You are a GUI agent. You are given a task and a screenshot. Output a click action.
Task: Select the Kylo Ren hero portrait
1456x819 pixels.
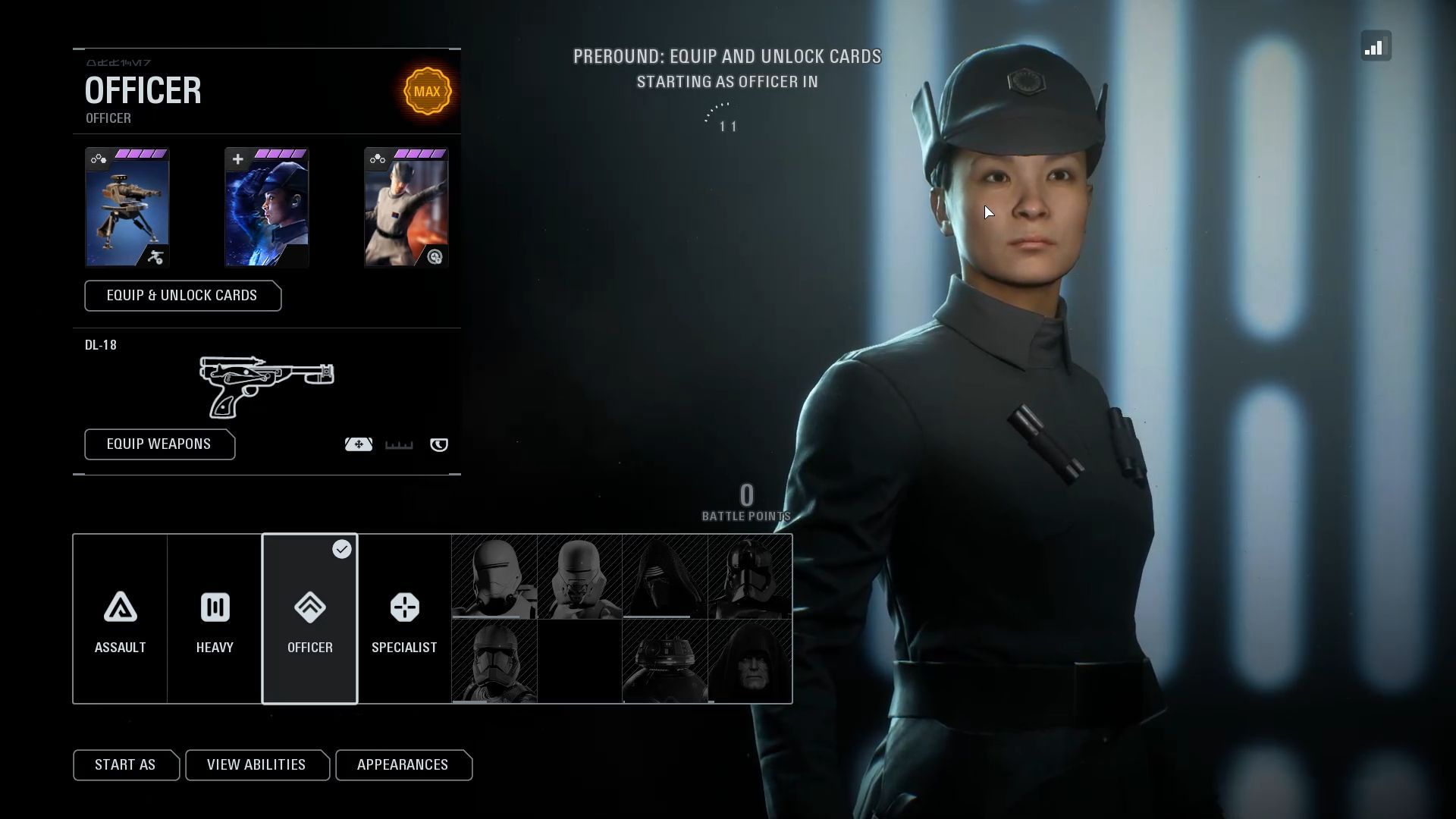coord(664,577)
